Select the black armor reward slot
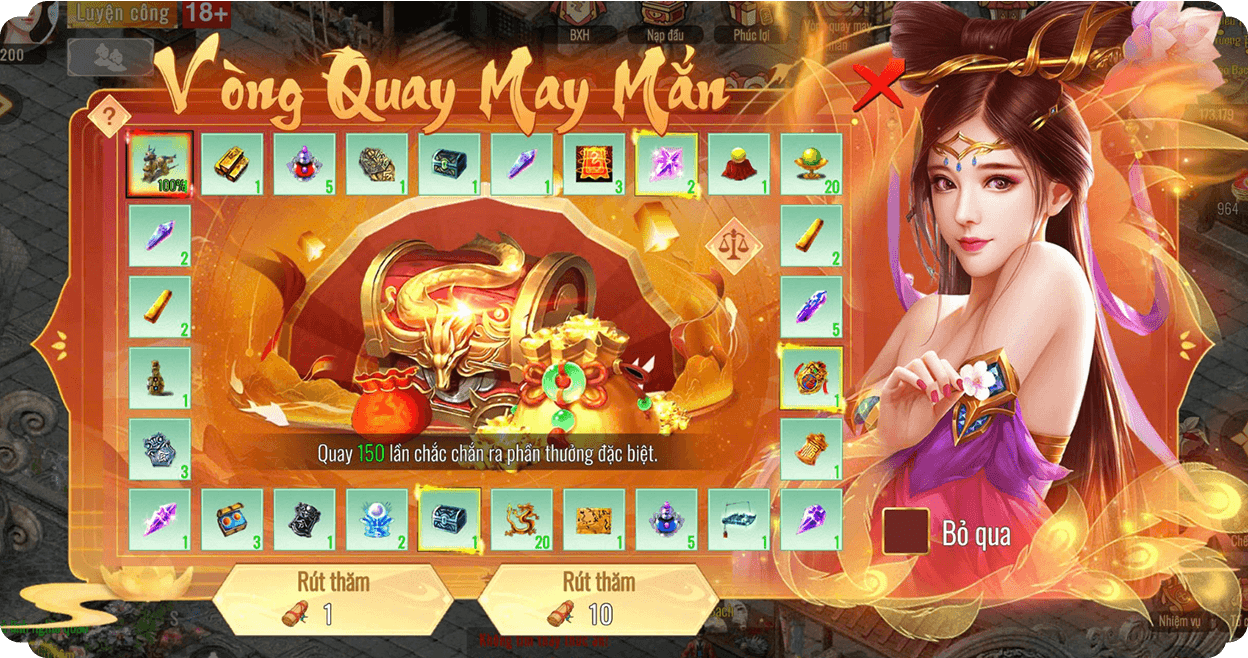This screenshot has height=658, width=1248. tap(304, 520)
